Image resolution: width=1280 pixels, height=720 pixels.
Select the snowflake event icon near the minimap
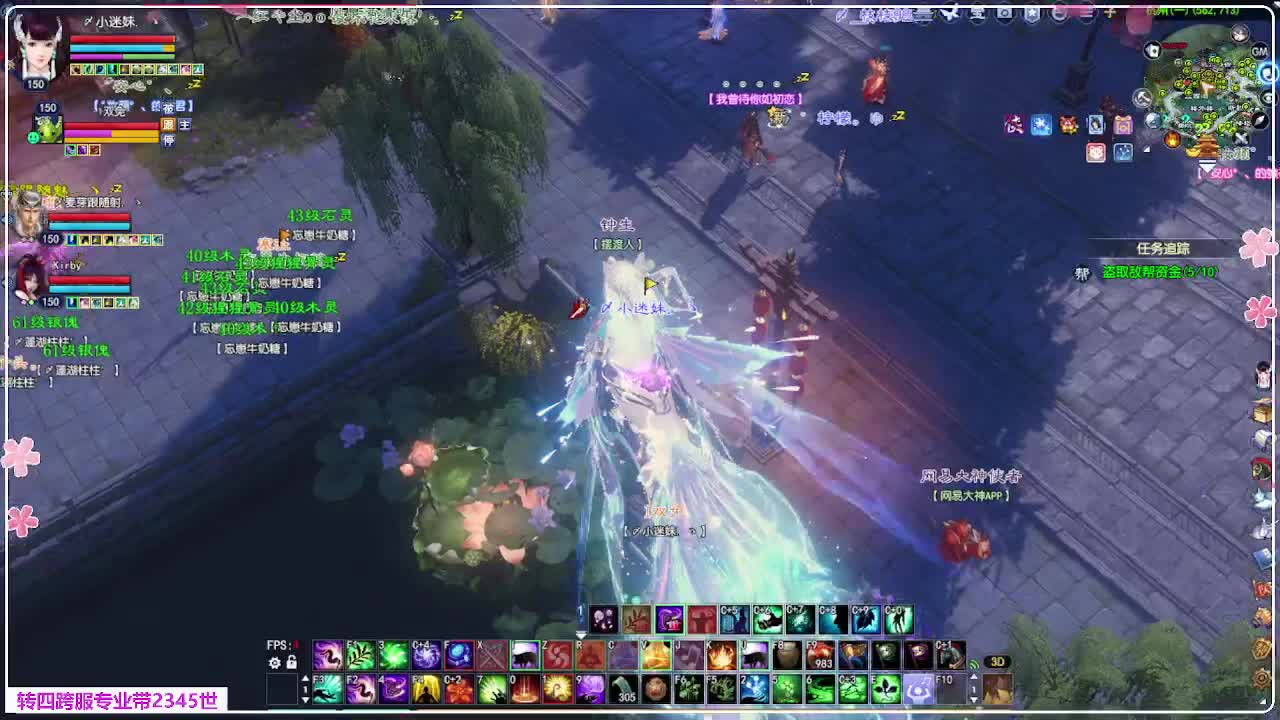point(1041,124)
